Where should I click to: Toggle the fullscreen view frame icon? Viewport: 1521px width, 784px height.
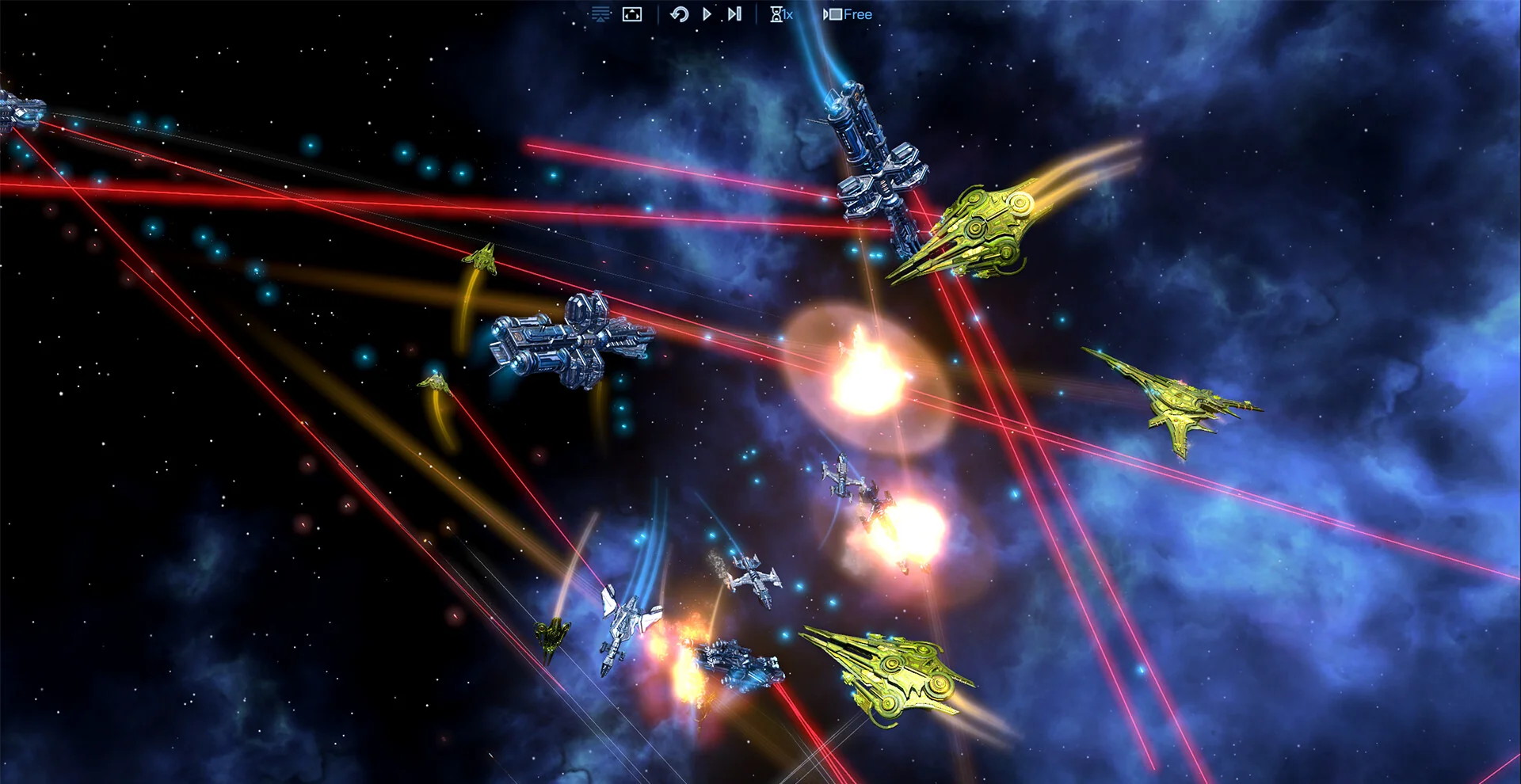[x=632, y=14]
